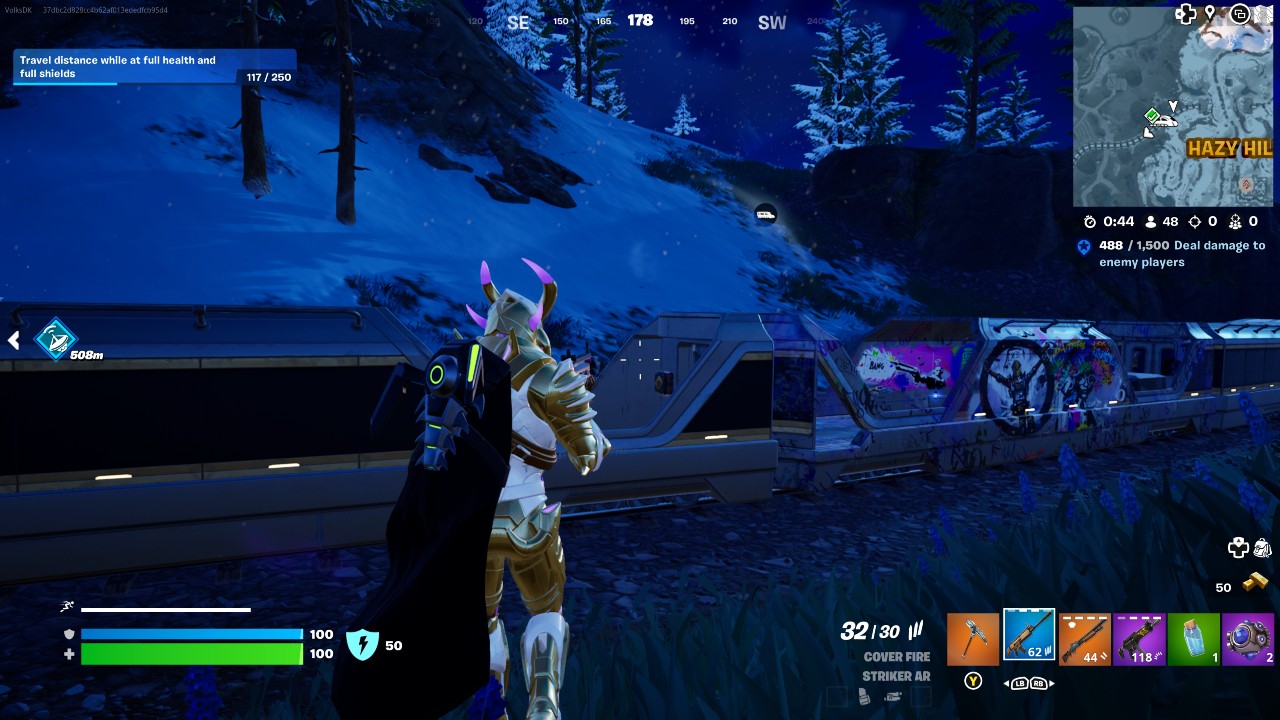Expand the map with the plus icon

click(x=1186, y=15)
